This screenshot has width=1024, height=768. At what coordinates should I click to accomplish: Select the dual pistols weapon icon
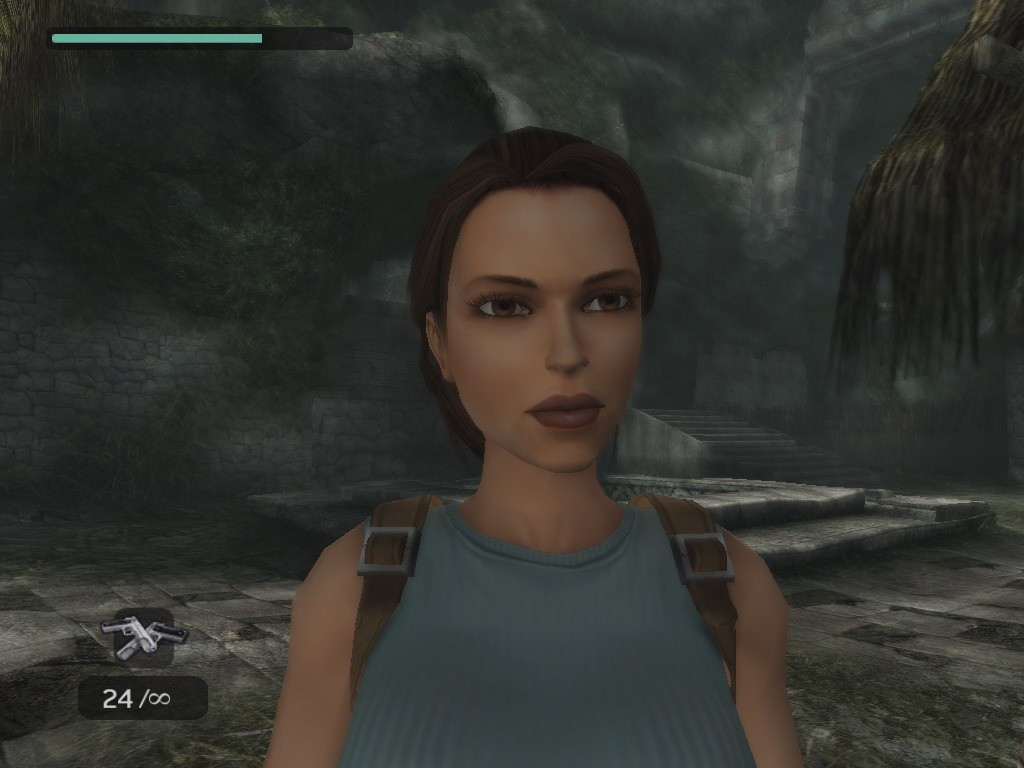click(x=143, y=636)
